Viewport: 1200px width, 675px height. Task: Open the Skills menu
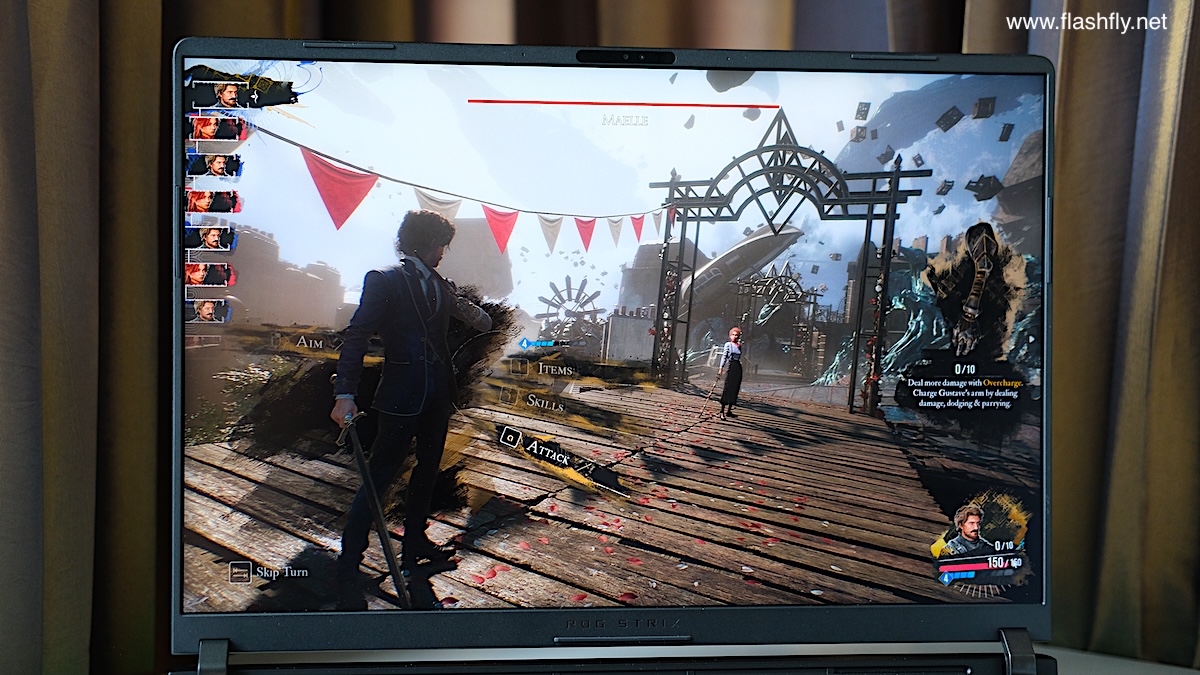point(544,401)
